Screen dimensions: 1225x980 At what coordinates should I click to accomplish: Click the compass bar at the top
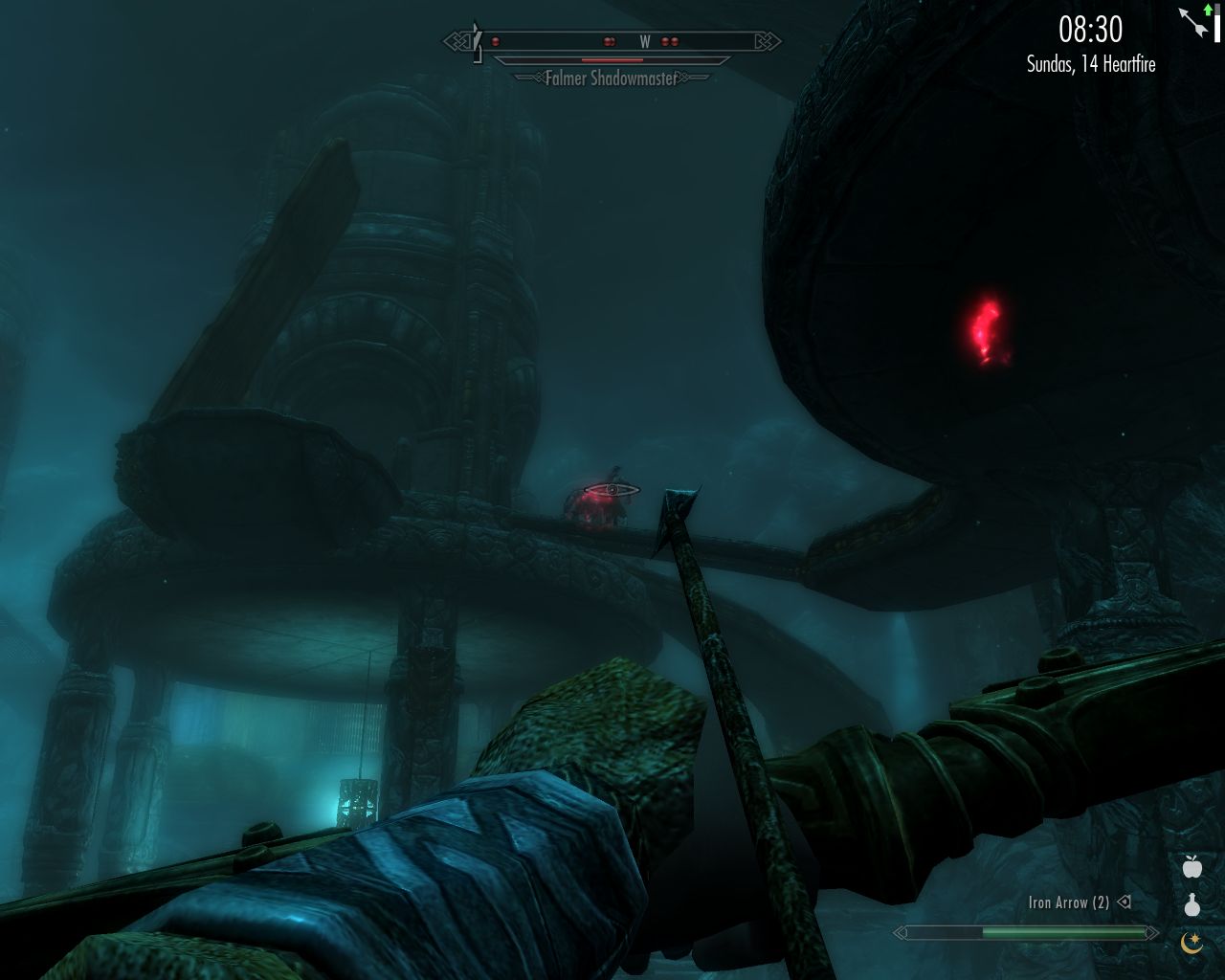[x=612, y=41]
